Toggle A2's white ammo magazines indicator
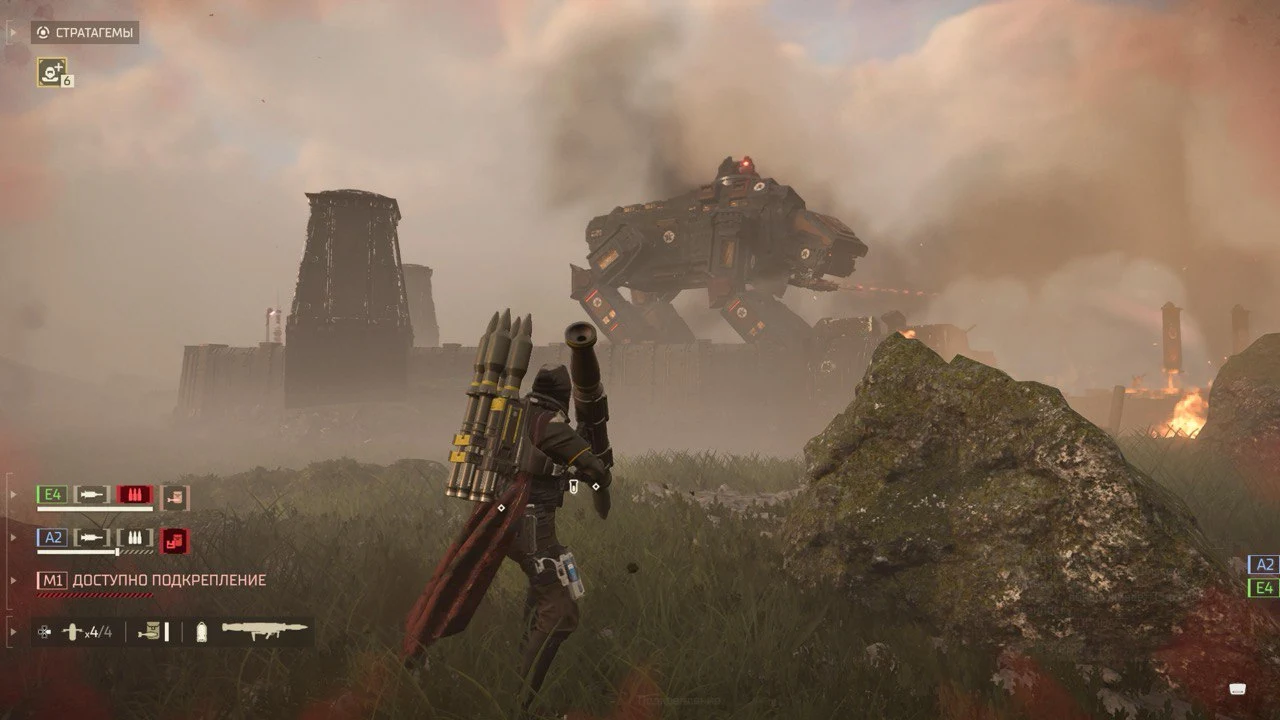The height and width of the screenshot is (720, 1280). (135, 536)
